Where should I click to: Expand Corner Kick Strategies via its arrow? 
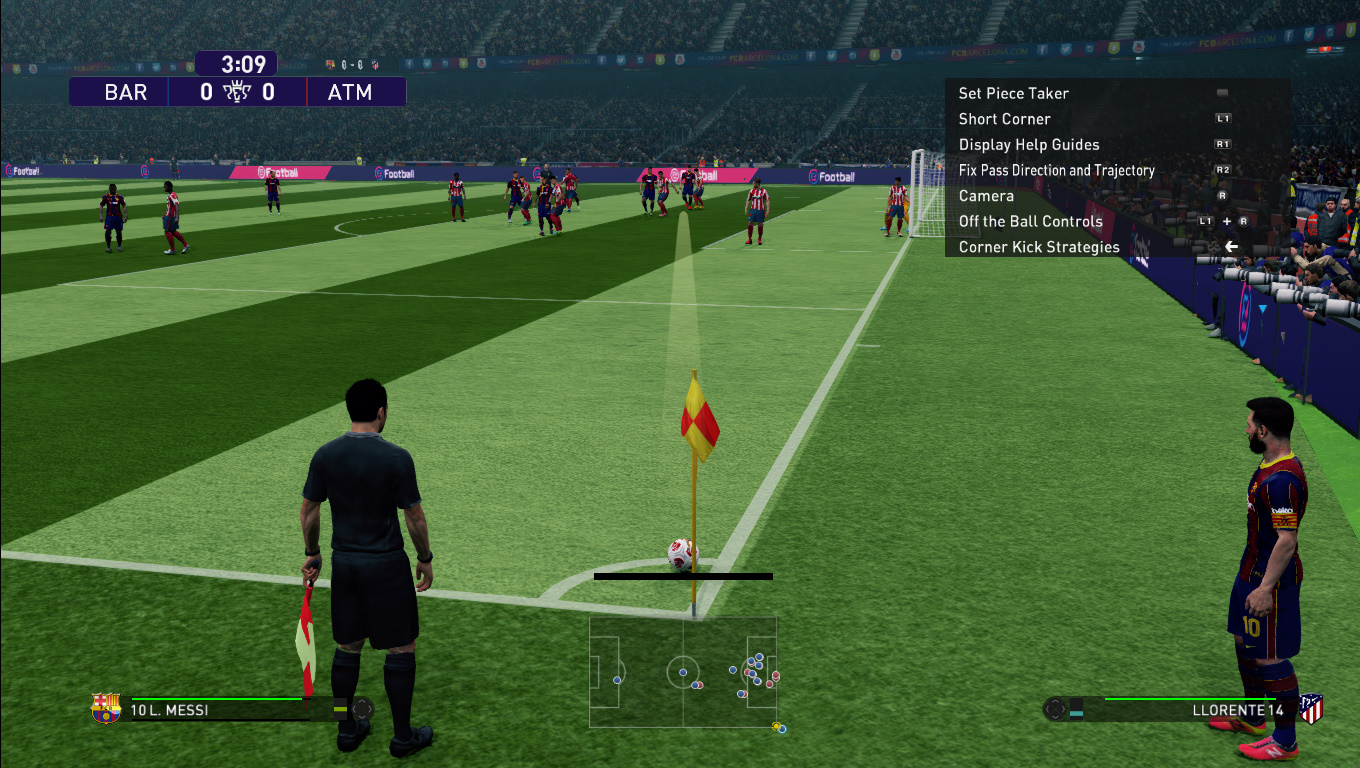(1231, 246)
